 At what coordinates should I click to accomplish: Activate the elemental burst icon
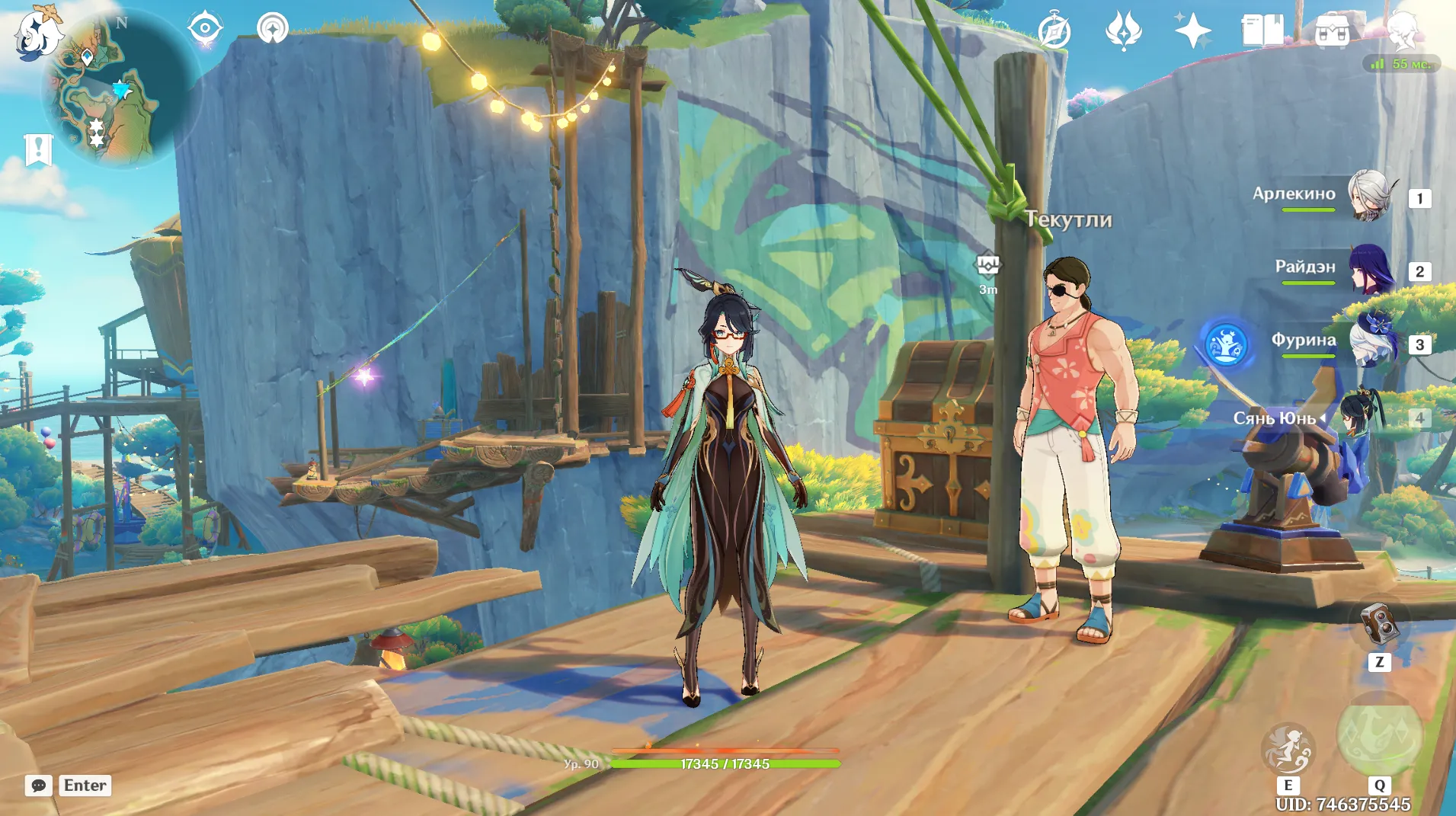point(1379,735)
